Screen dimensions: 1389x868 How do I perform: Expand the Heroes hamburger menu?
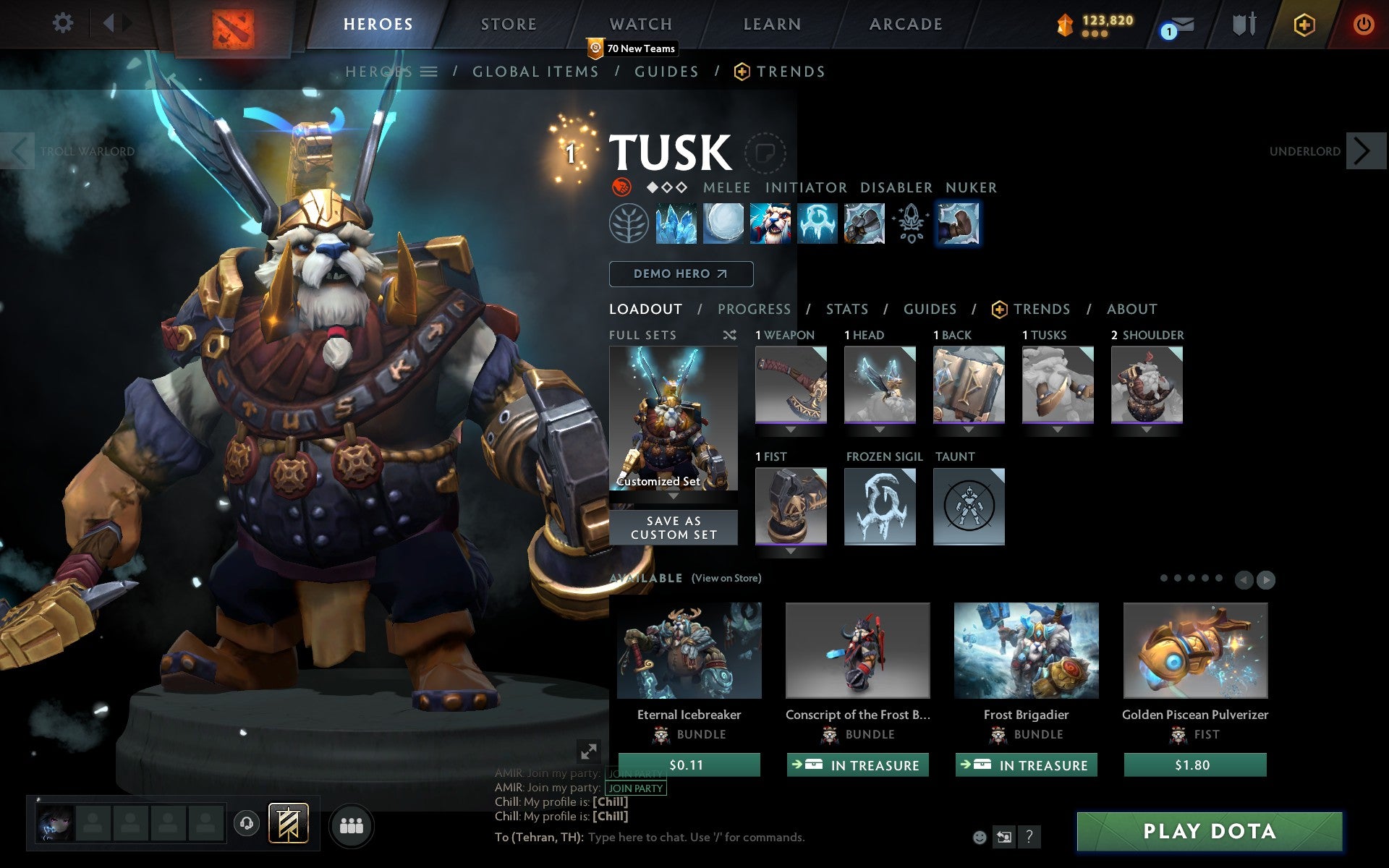[x=430, y=71]
